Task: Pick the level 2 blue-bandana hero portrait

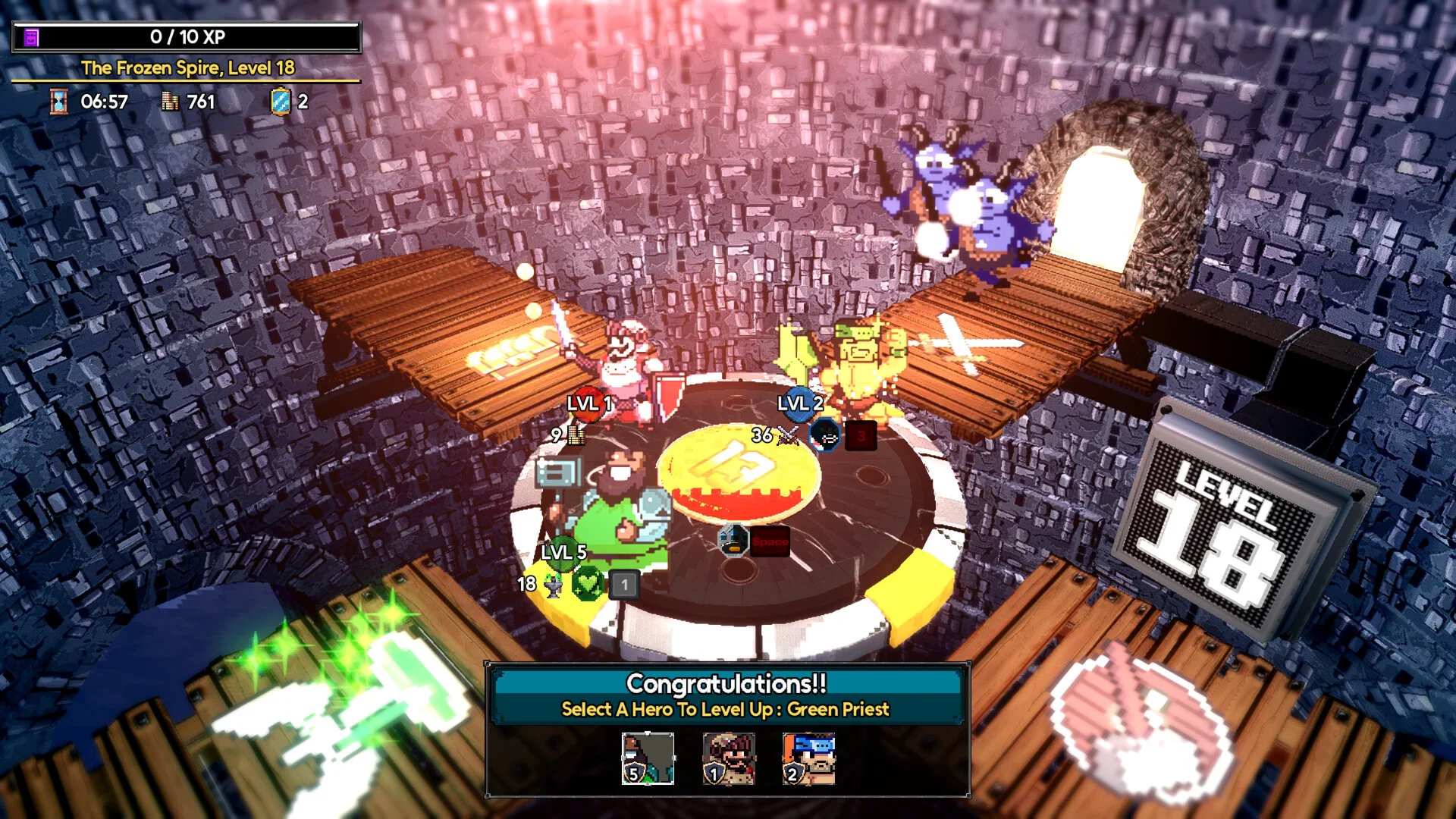Action: pyautogui.click(x=808, y=758)
